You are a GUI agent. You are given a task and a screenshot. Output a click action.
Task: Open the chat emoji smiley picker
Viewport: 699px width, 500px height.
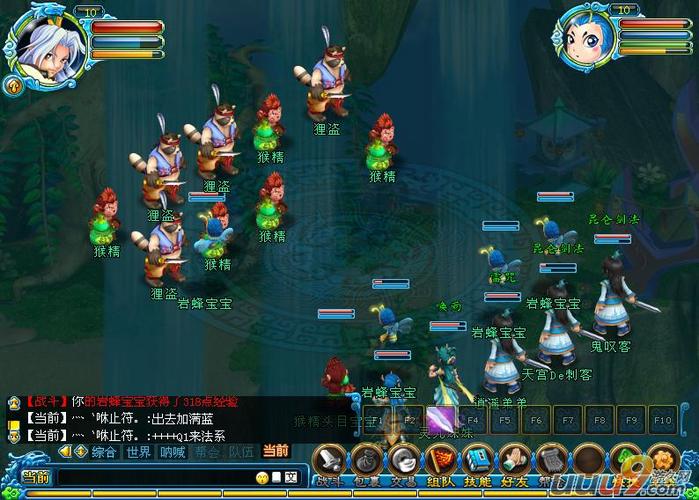pos(262,478)
